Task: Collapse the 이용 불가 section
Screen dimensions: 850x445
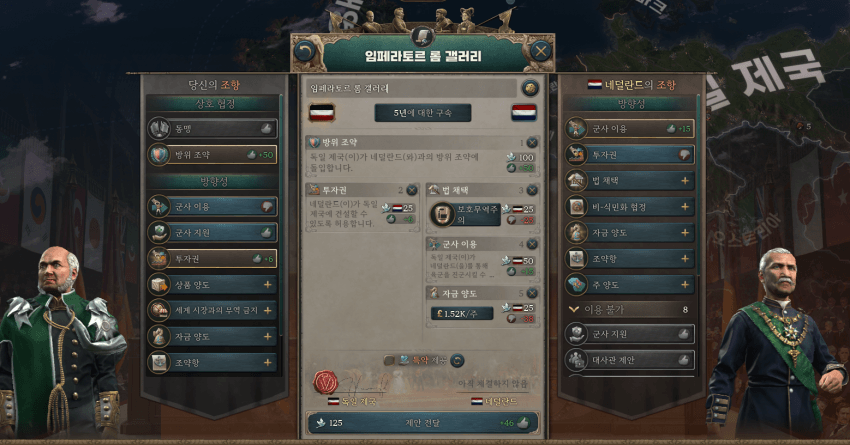Action: pos(573,310)
